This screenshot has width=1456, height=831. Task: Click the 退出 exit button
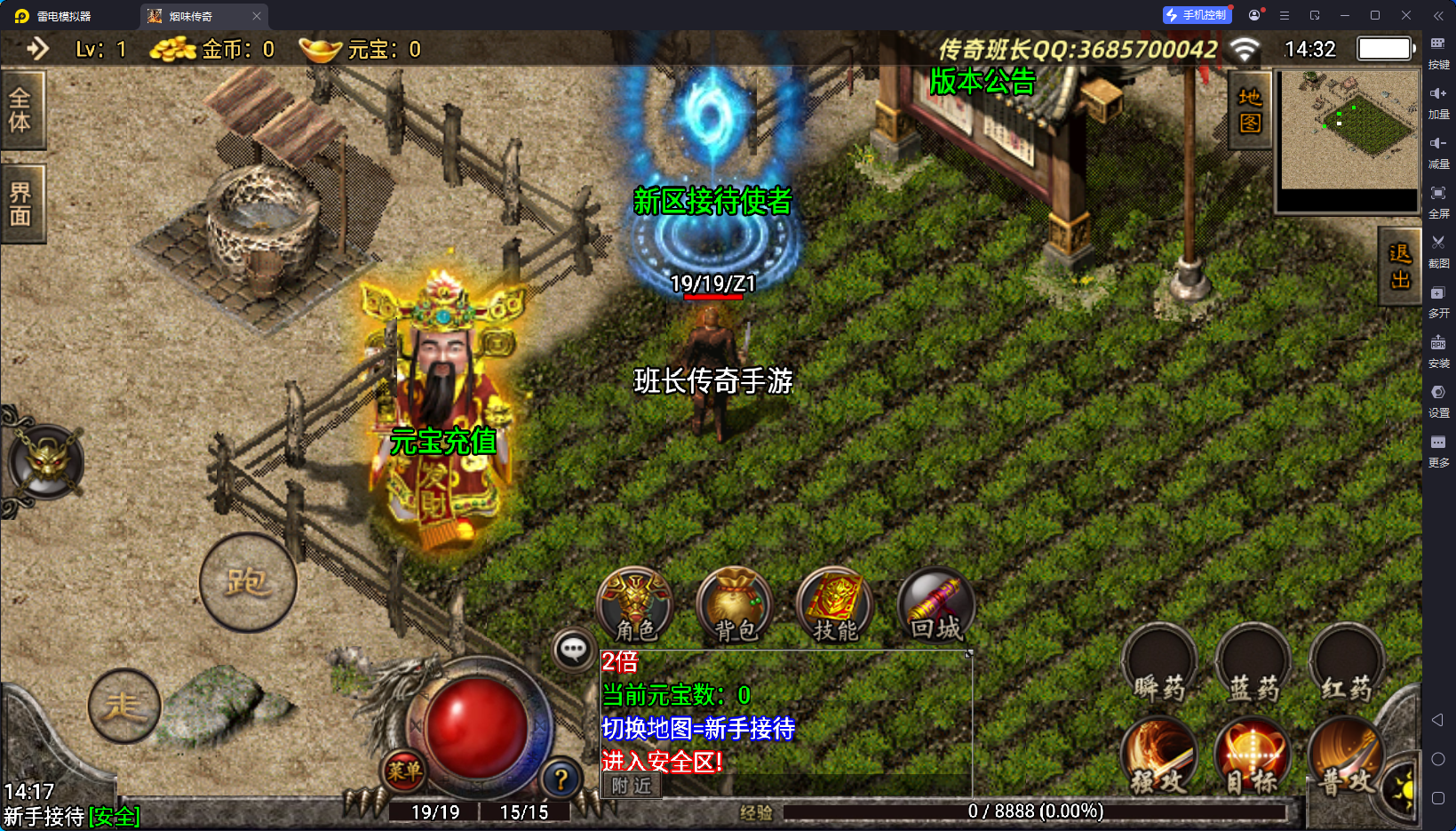click(x=1399, y=267)
